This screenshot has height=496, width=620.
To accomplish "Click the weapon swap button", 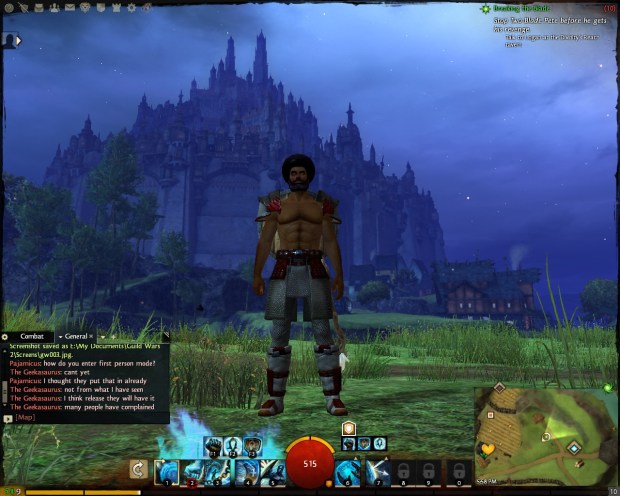I will 138,468.
